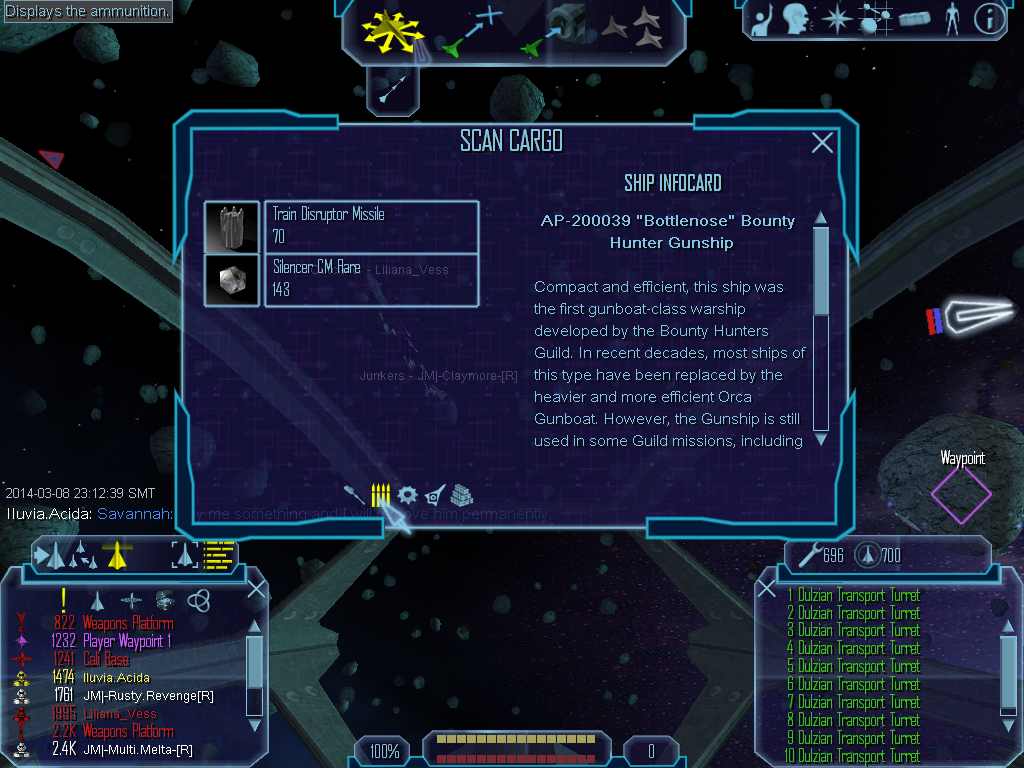Select the Train Disruptor Missile cargo row
The height and width of the screenshot is (768, 1024).
[371, 226]
